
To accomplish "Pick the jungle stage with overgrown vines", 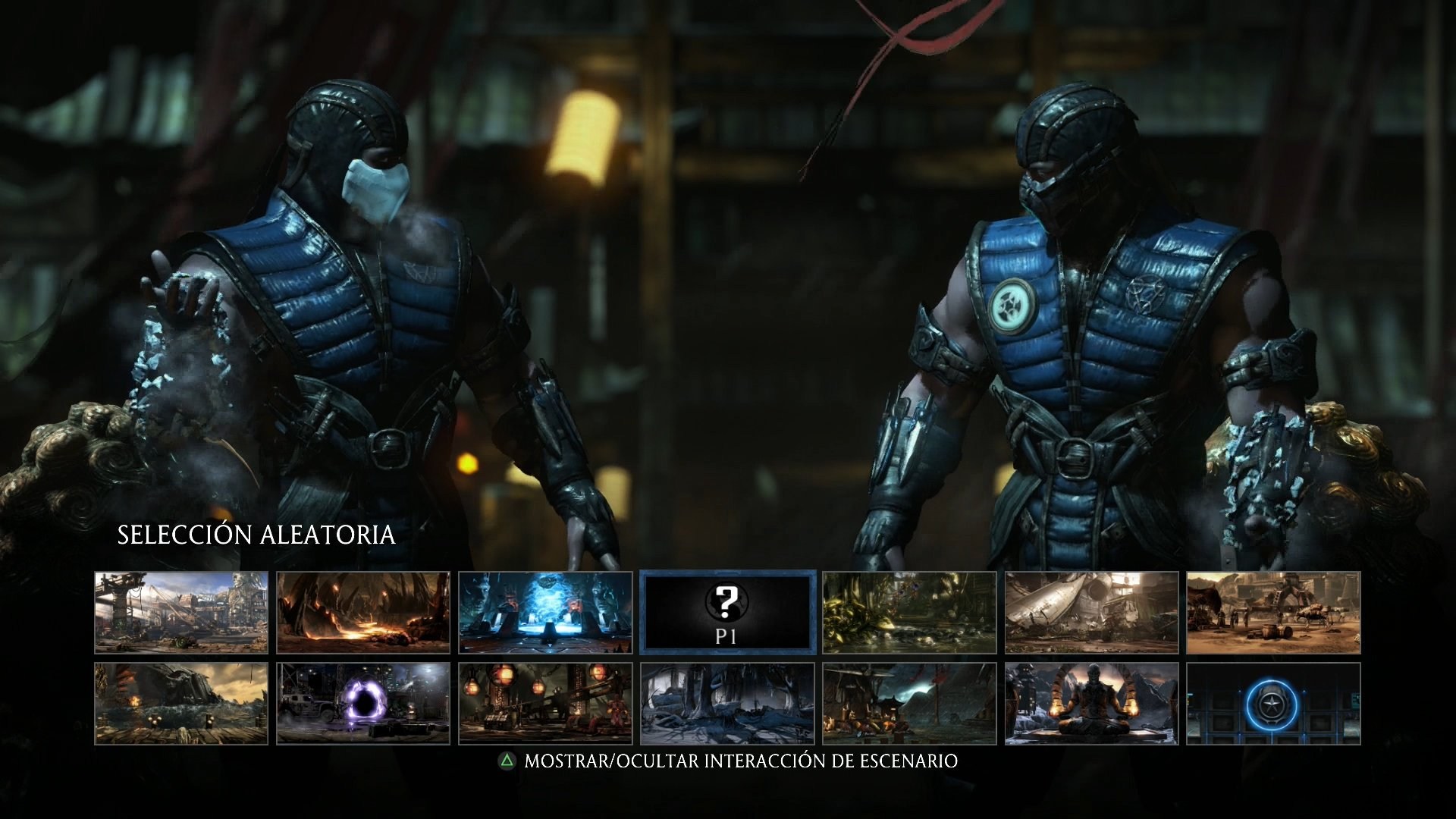I will tap(908, 612).
